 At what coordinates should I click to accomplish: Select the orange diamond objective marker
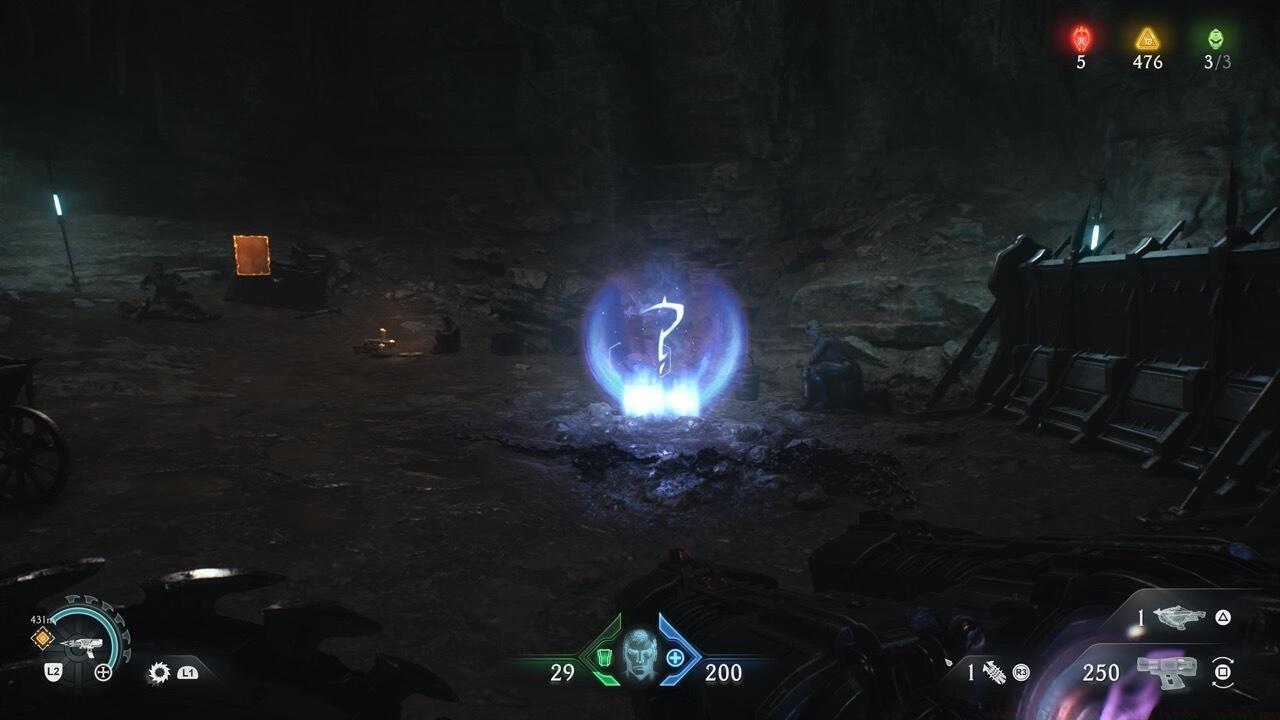coord(43,639)
